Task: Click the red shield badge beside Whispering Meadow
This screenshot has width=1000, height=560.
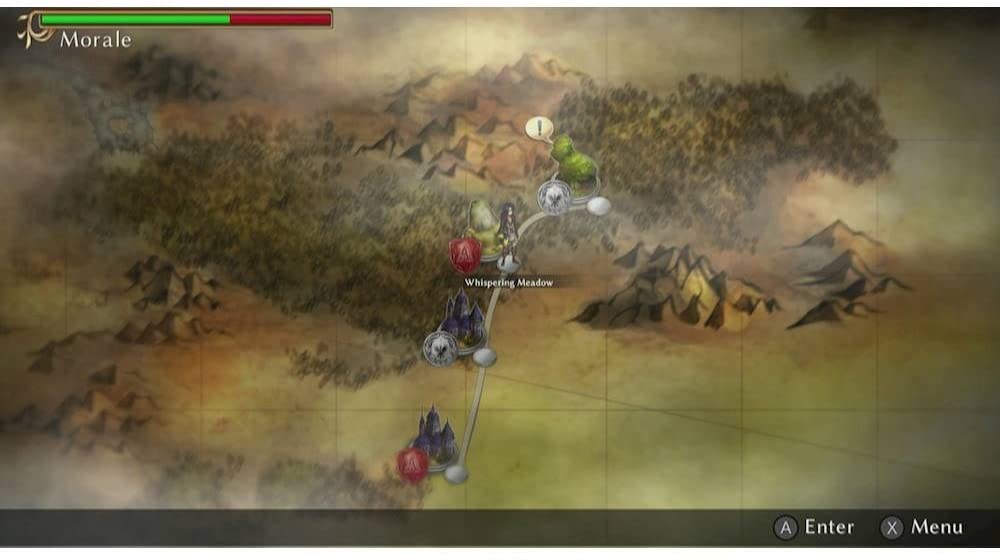Action: [464, 256]
